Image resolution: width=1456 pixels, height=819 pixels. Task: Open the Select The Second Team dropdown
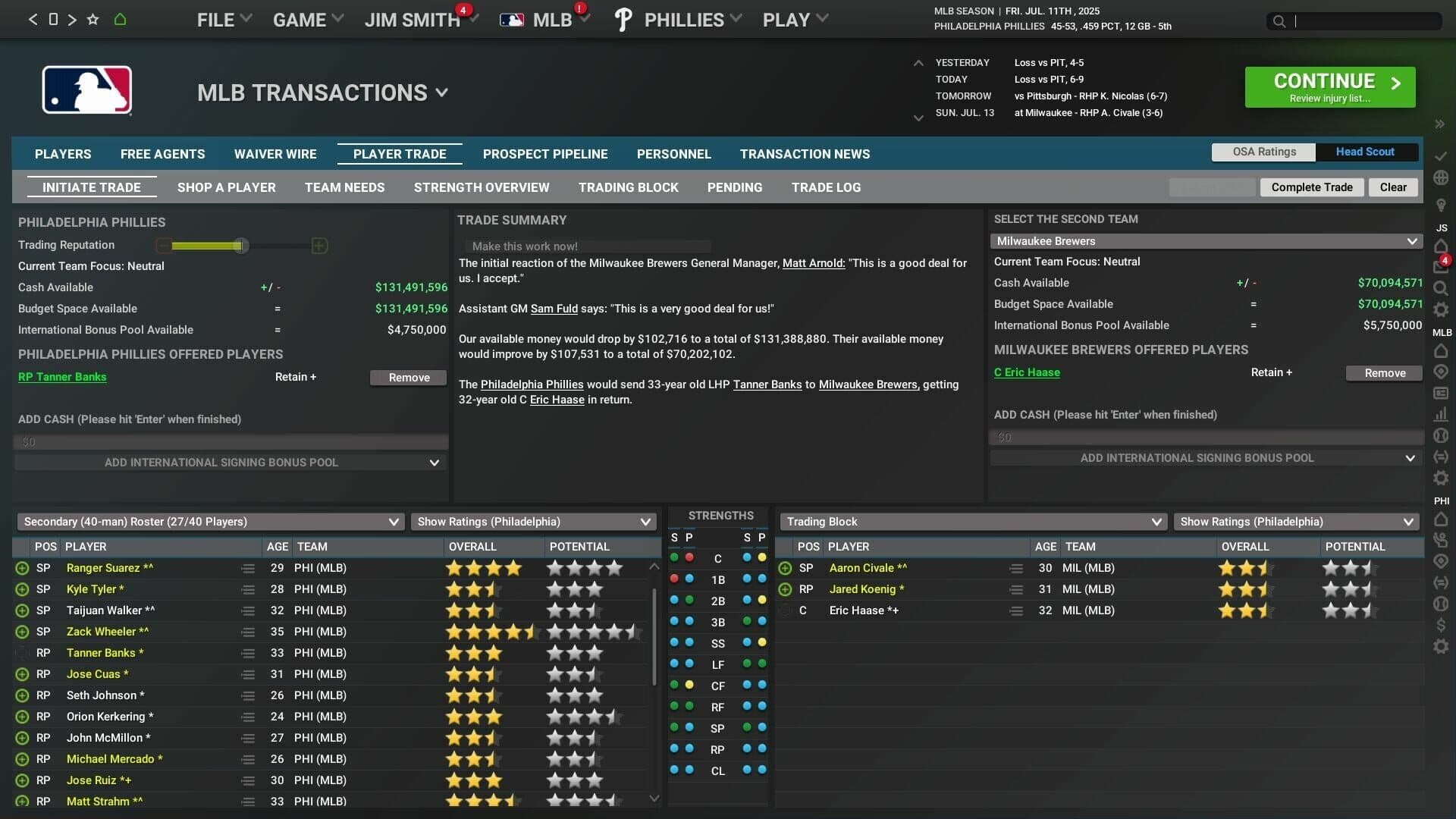[x=1206, y=240]
